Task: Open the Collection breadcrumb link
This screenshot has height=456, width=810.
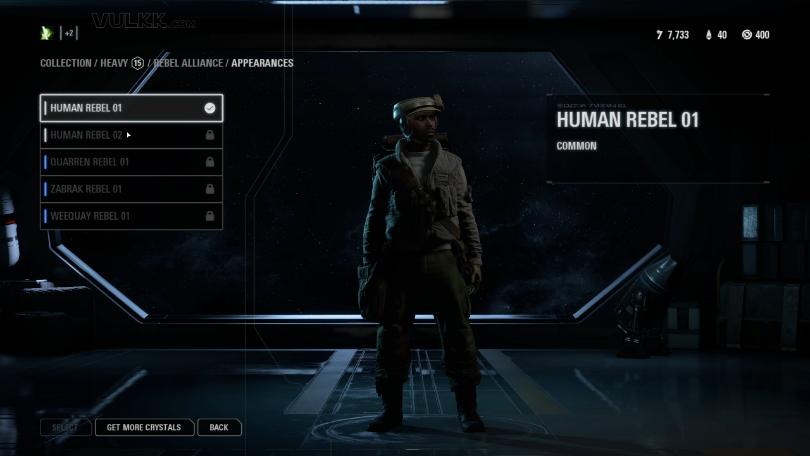Action: 65,63
